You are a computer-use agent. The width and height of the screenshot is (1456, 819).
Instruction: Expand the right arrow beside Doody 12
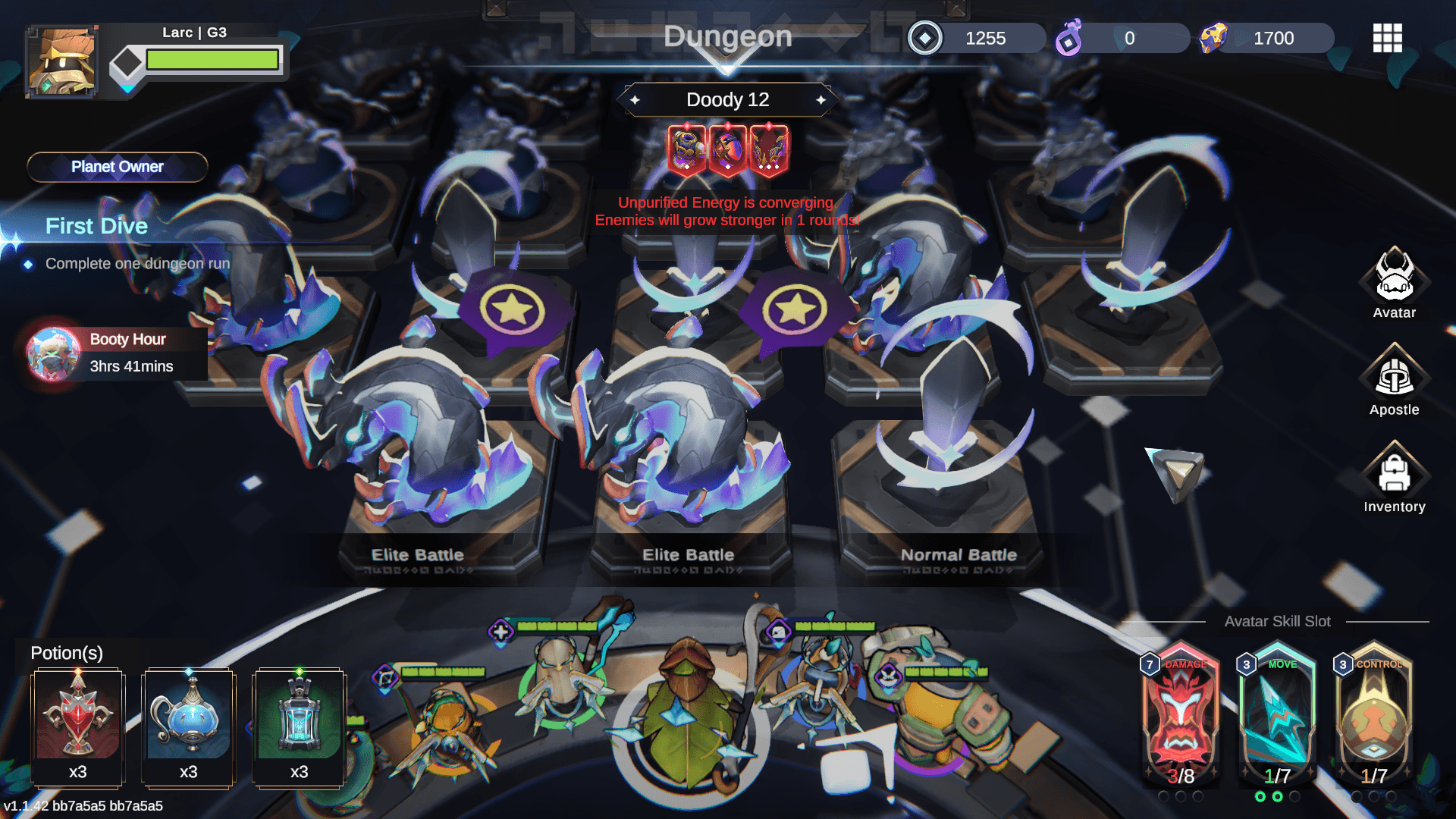823,99
